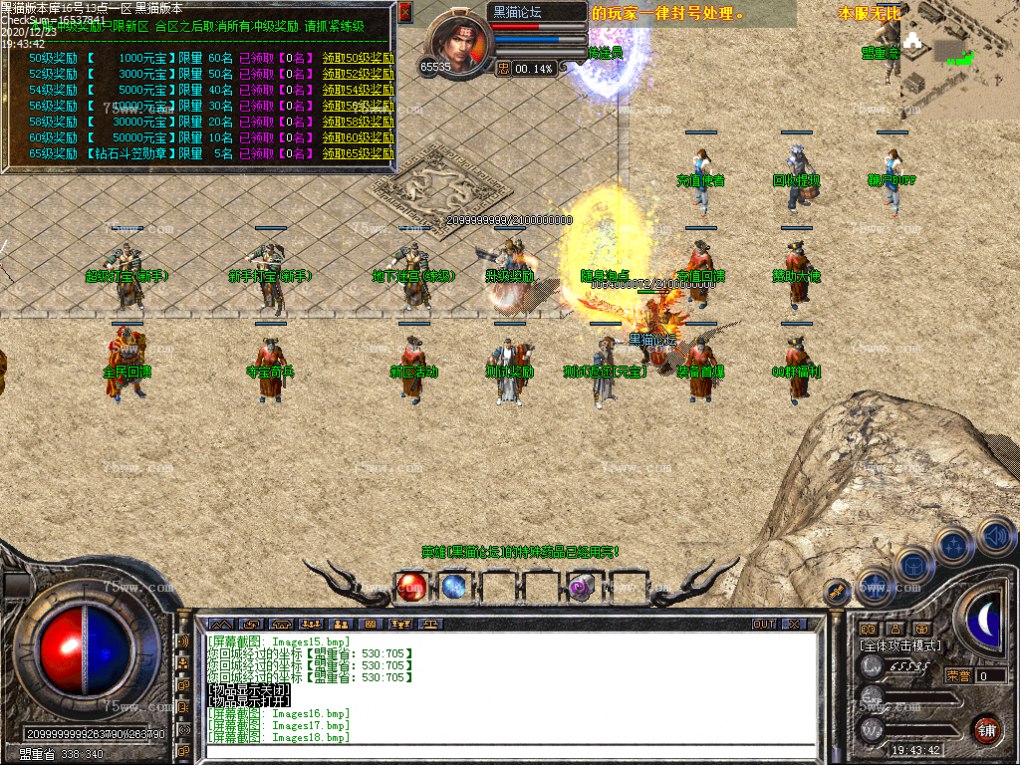Click the crescent moon day-night icon
Image resolution: width=1020 pixels, height=765 pixels.
tap(984, 617)
